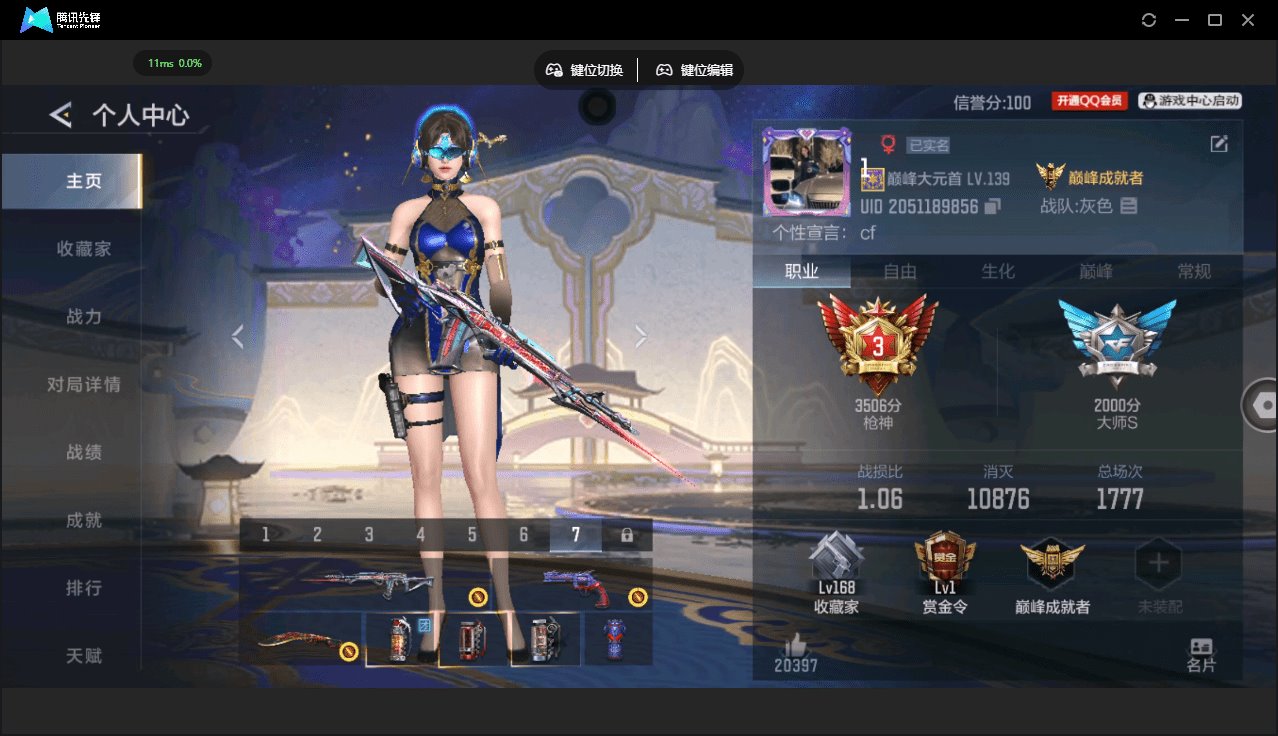Tap the thumbs-up like icon
This screenshot has height=736, width=1278.
click(795, 645)
